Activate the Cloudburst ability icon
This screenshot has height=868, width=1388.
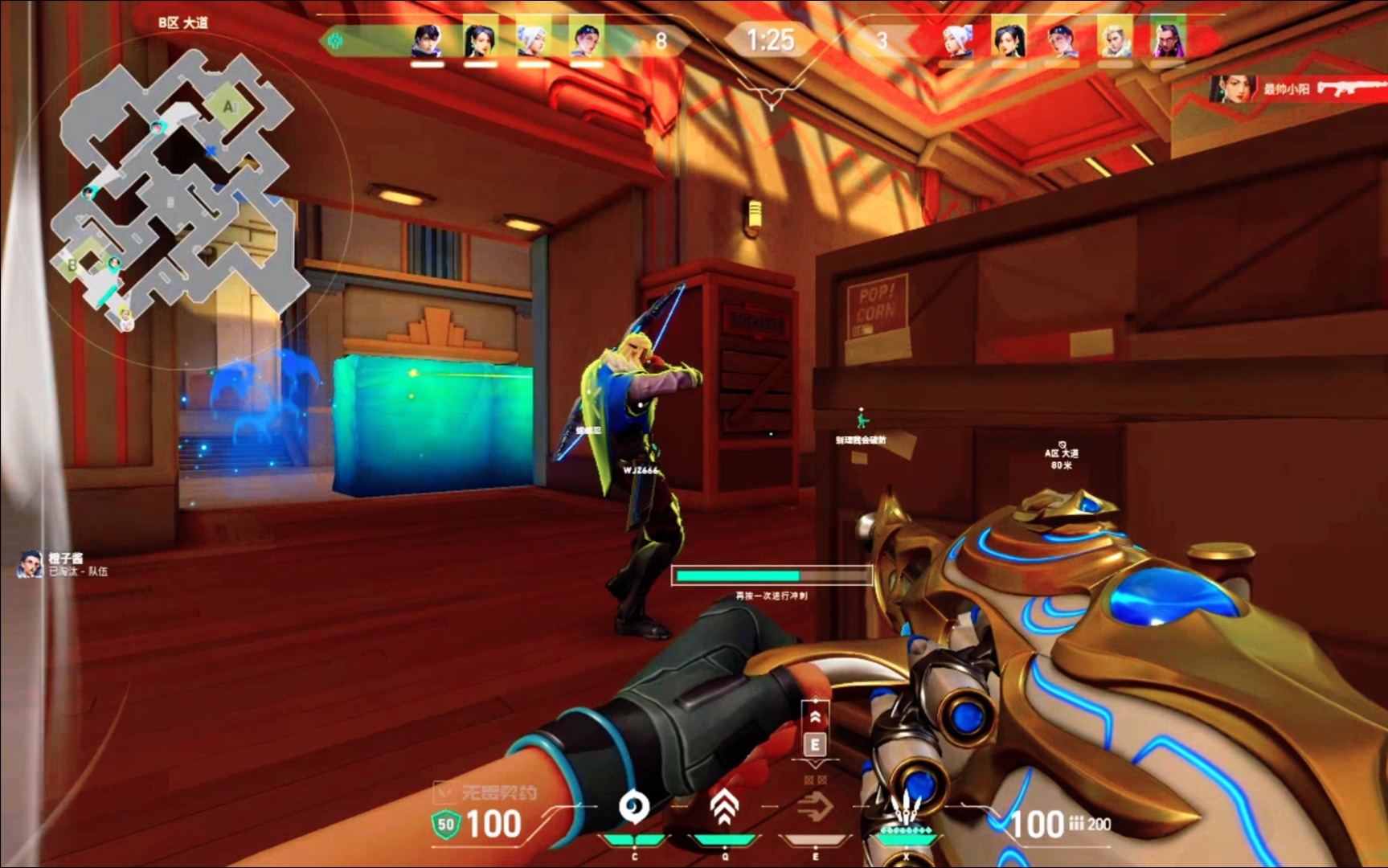pyautogui.click(x=634, y=807)
